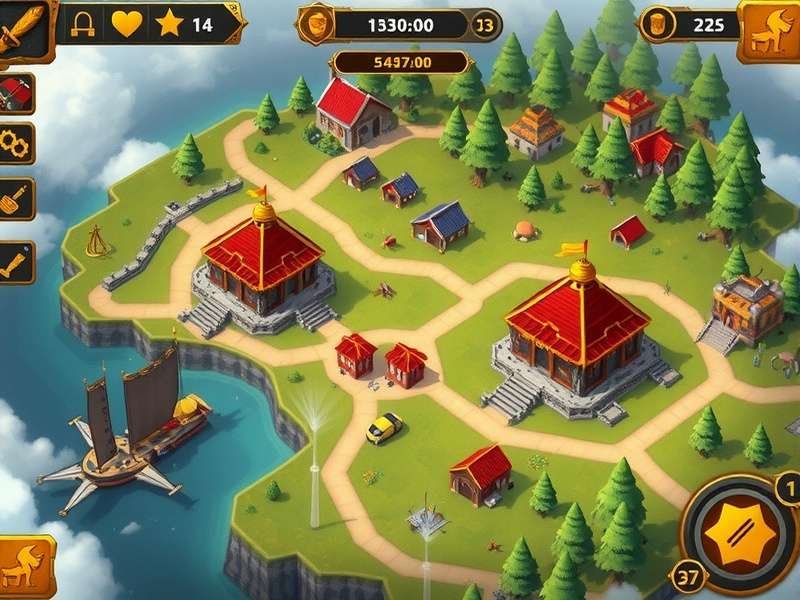Viewport: 800px width, 600px height.
Task: Open the sword menu in the corner
Action: (x=22, y=28)
